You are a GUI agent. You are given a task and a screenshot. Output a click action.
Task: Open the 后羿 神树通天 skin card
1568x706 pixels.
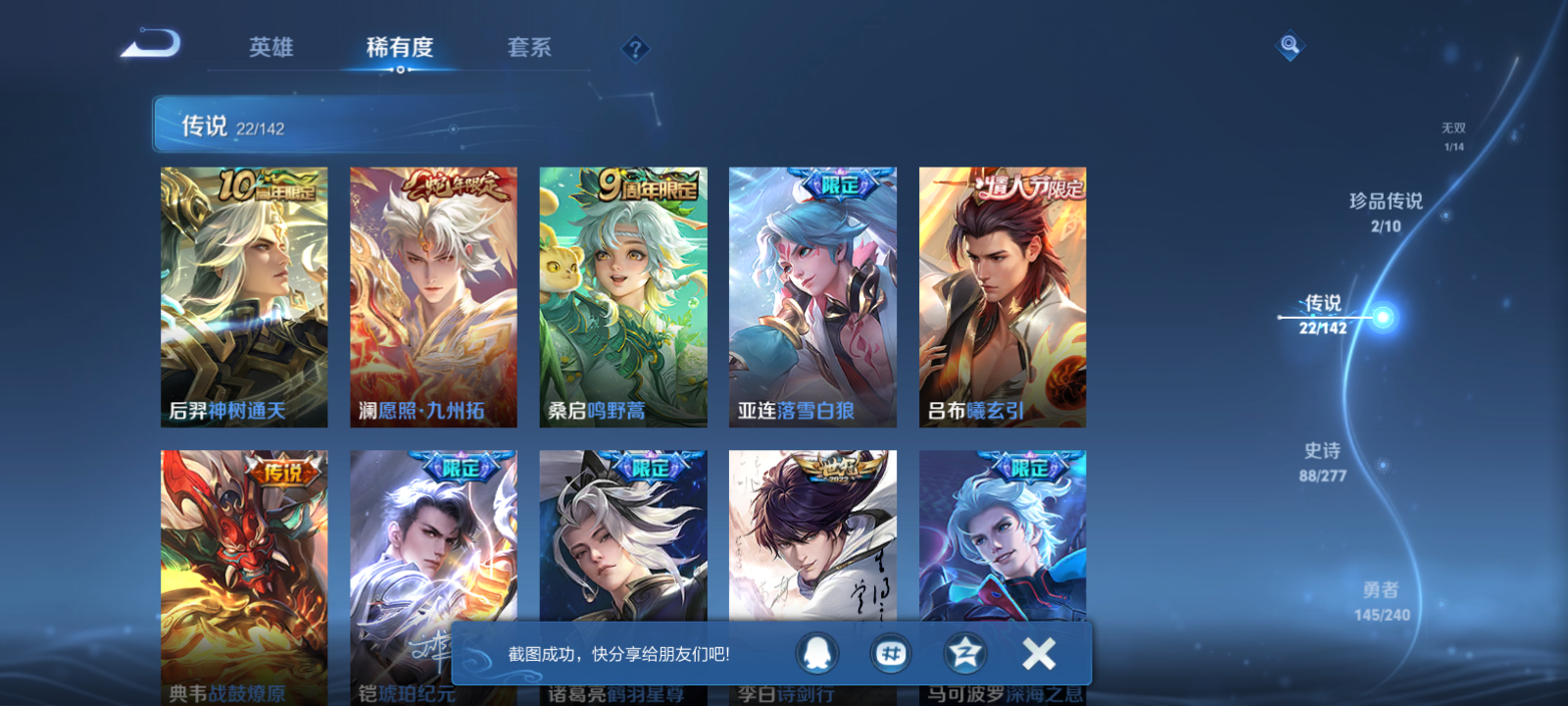(243, 294)
